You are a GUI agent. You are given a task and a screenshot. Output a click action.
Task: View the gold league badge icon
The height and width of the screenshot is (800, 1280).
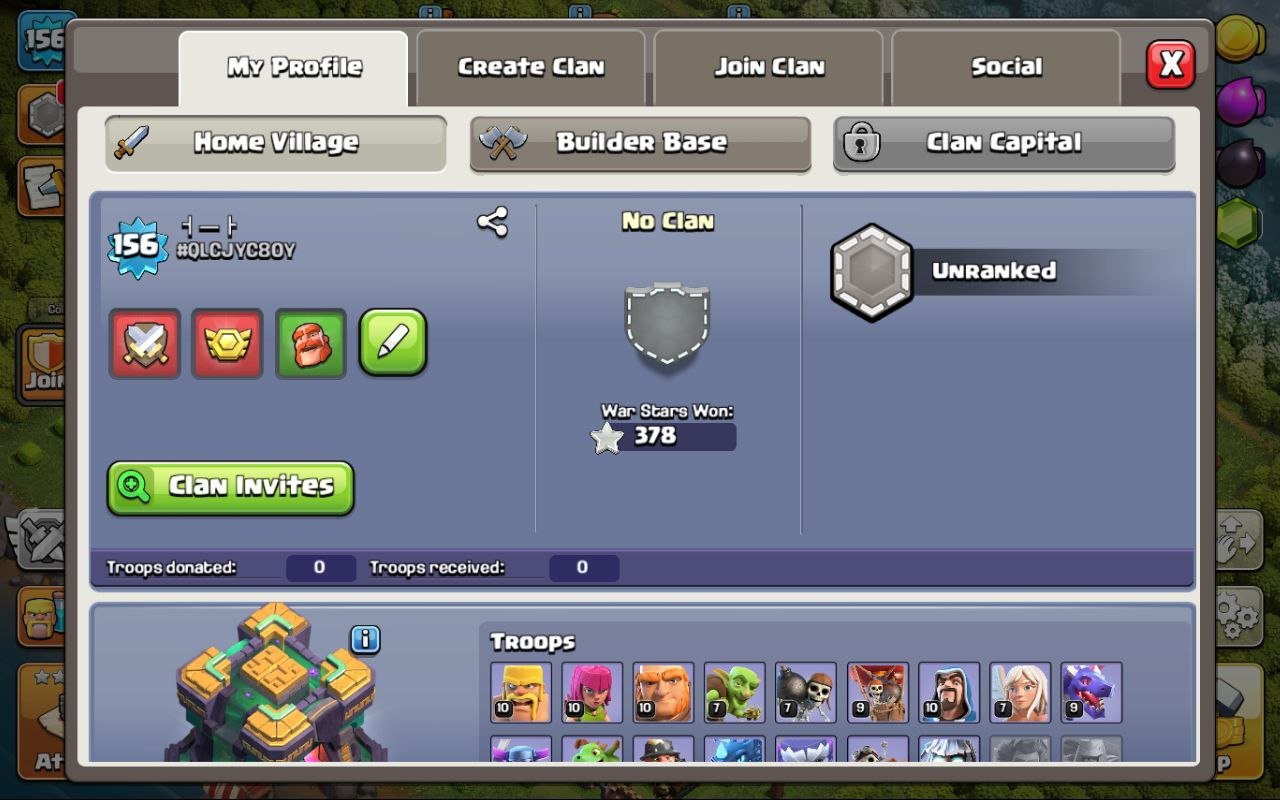click(227, 342)
